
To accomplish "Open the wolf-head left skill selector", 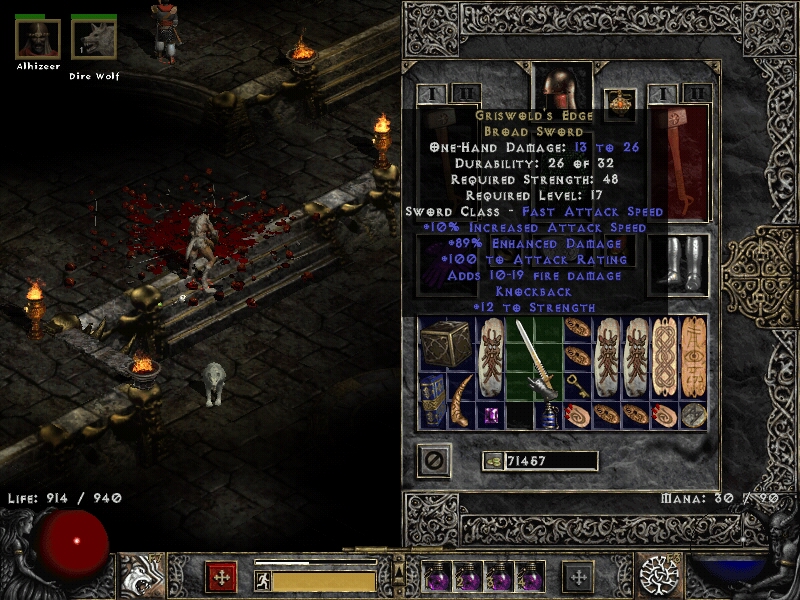I will pos(139,576).
